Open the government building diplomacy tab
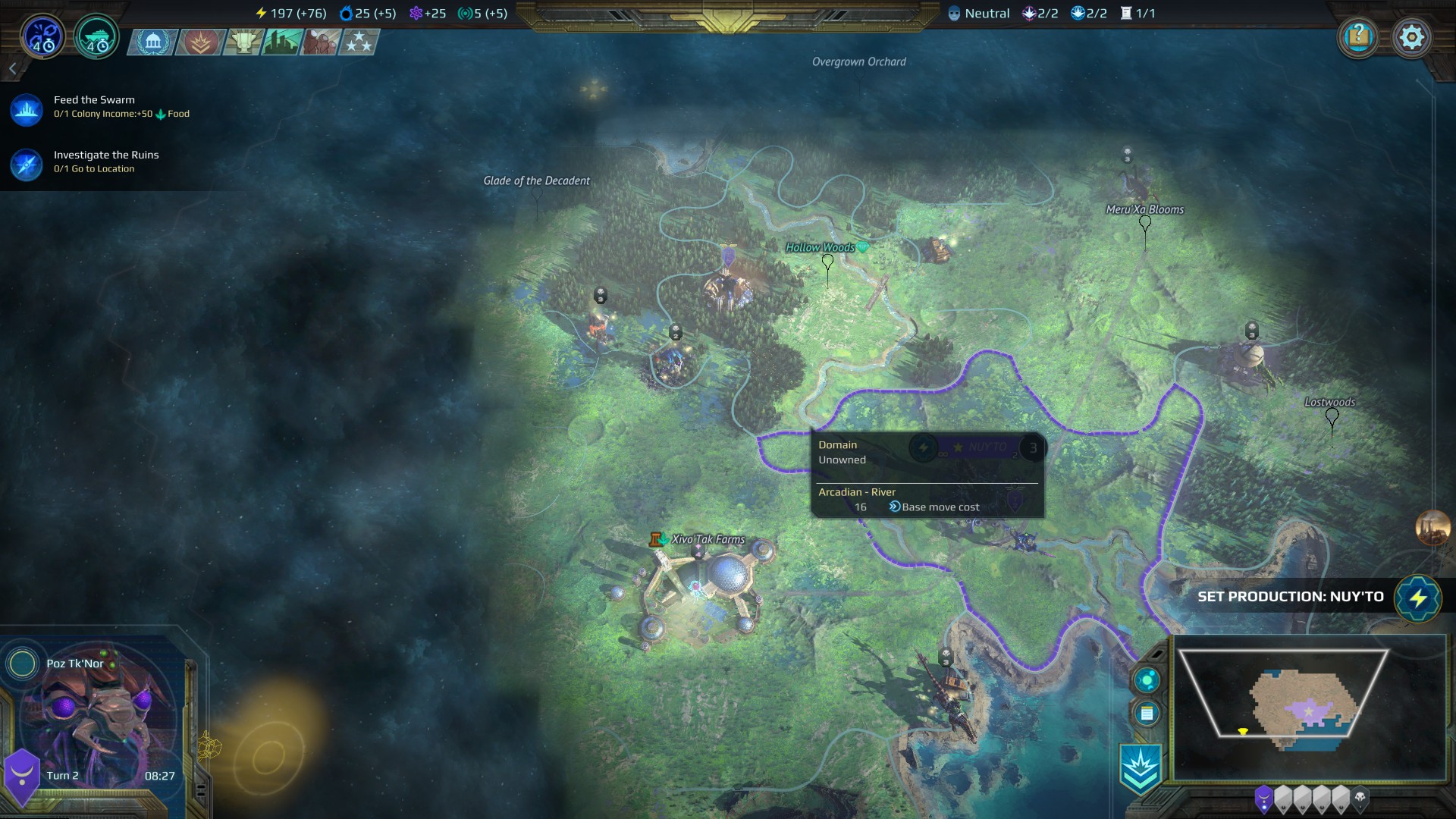1456x819 pixels. pos(153,42)
